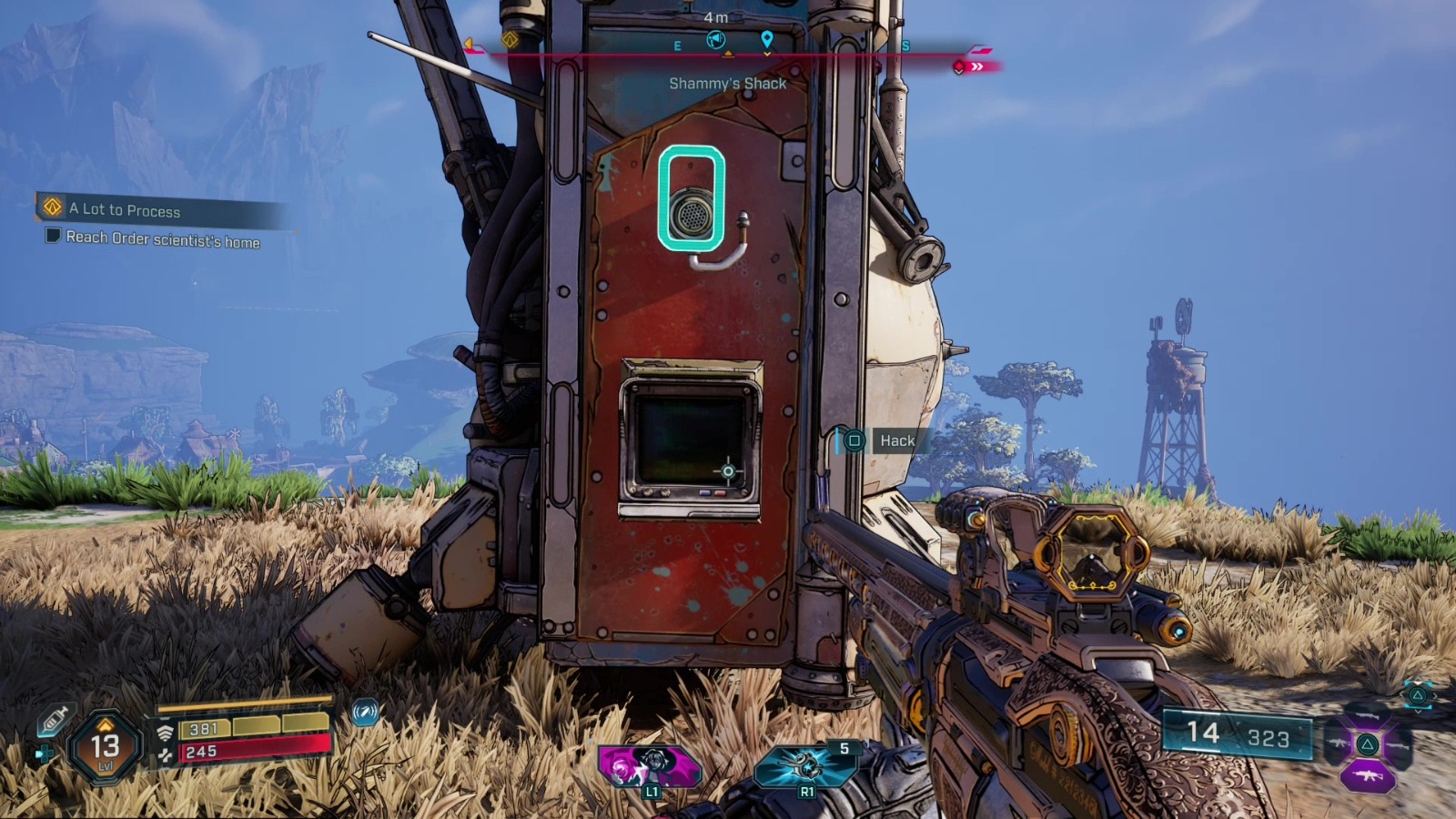Toggle the teal d-pad cross near the level badge
This screenshot has width=1456, height=819.
(45, 754)
